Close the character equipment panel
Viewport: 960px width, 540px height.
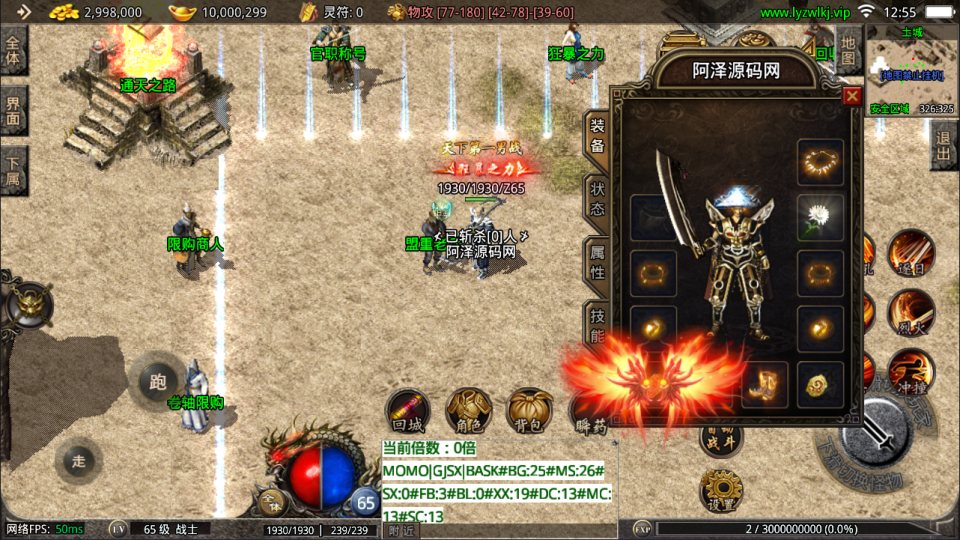(x=852, y=96)
